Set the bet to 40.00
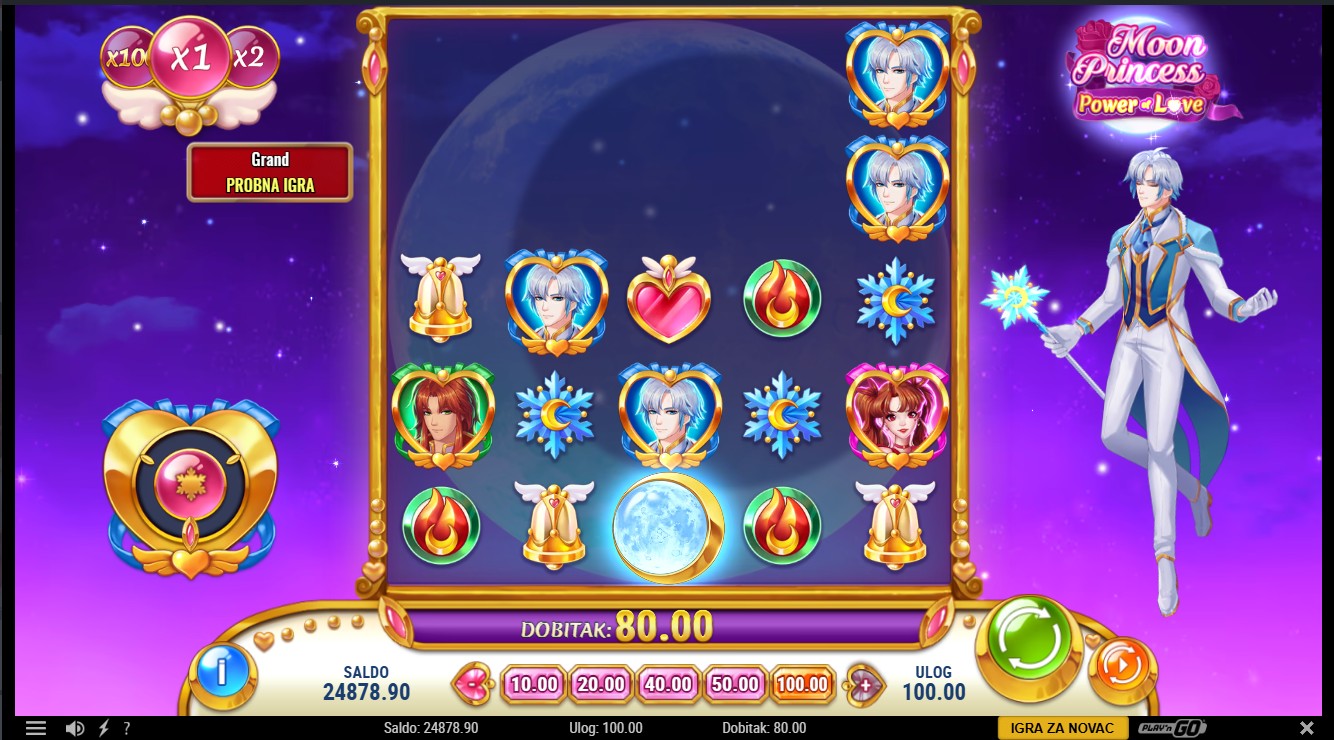 pyautogui.click(x=668, y=685)
